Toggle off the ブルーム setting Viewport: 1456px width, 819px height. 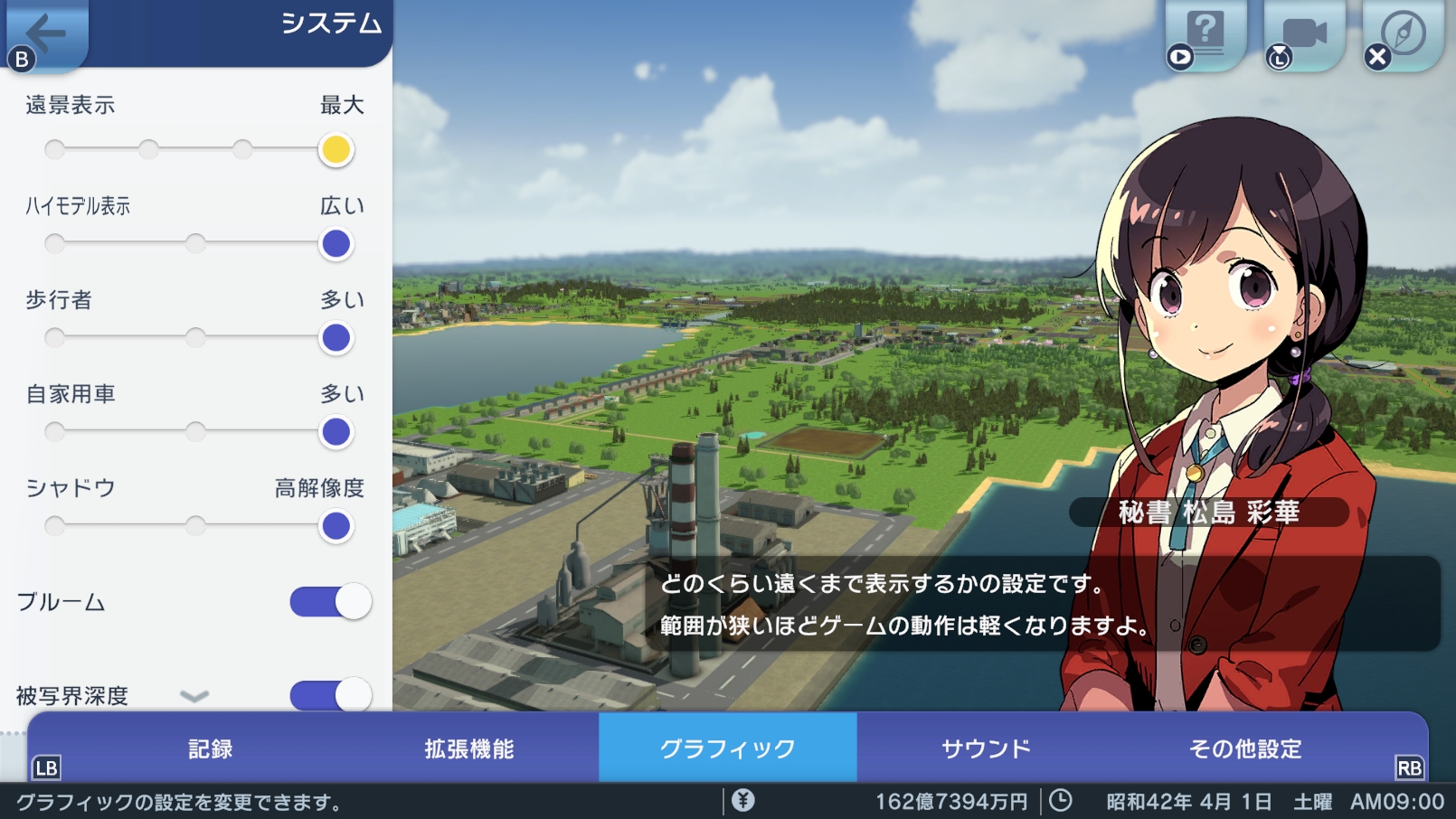click(330, 601)
